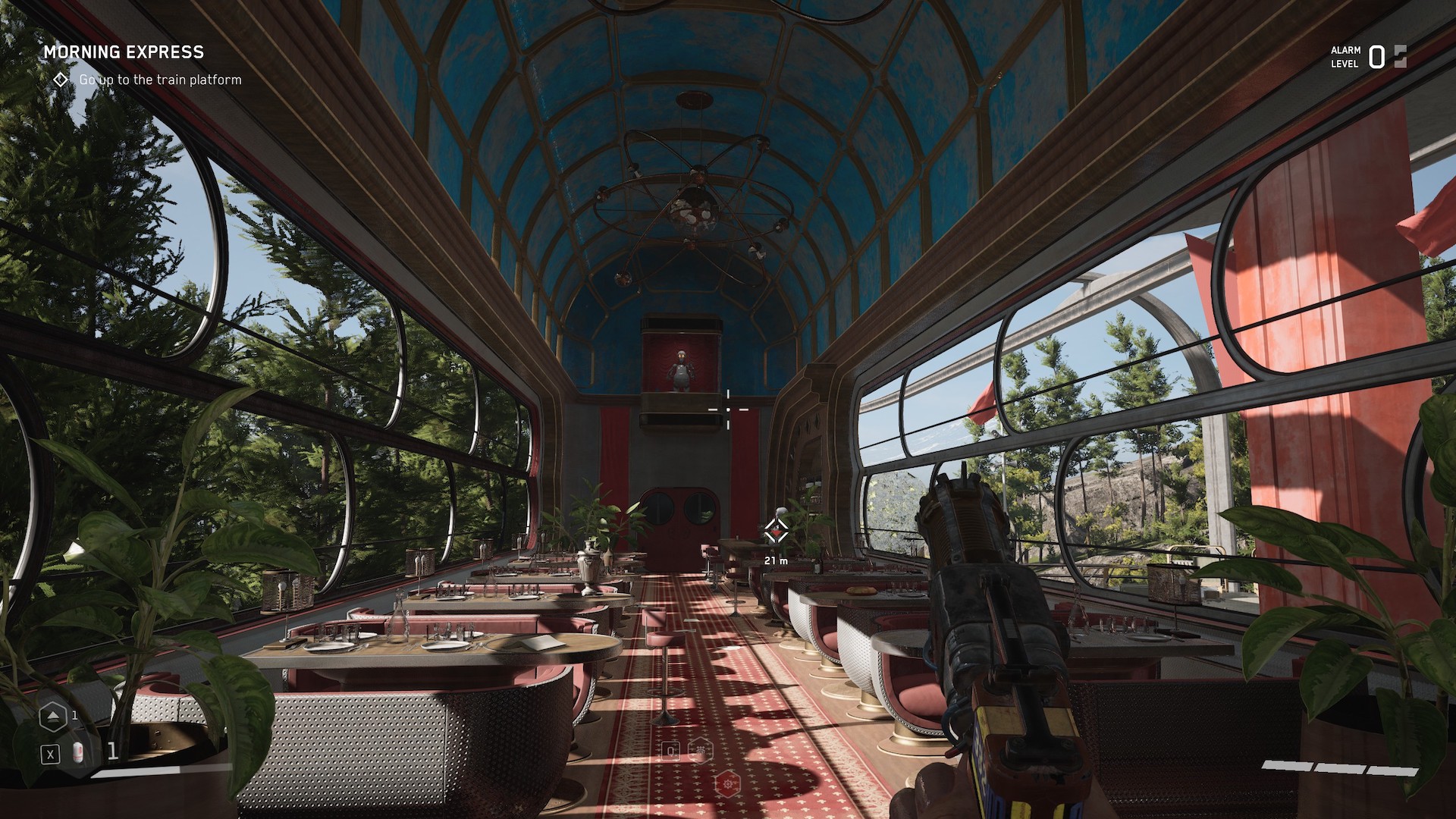
Task: Click the objective waypoint marker at 21 m
Action: coord(773,530)
